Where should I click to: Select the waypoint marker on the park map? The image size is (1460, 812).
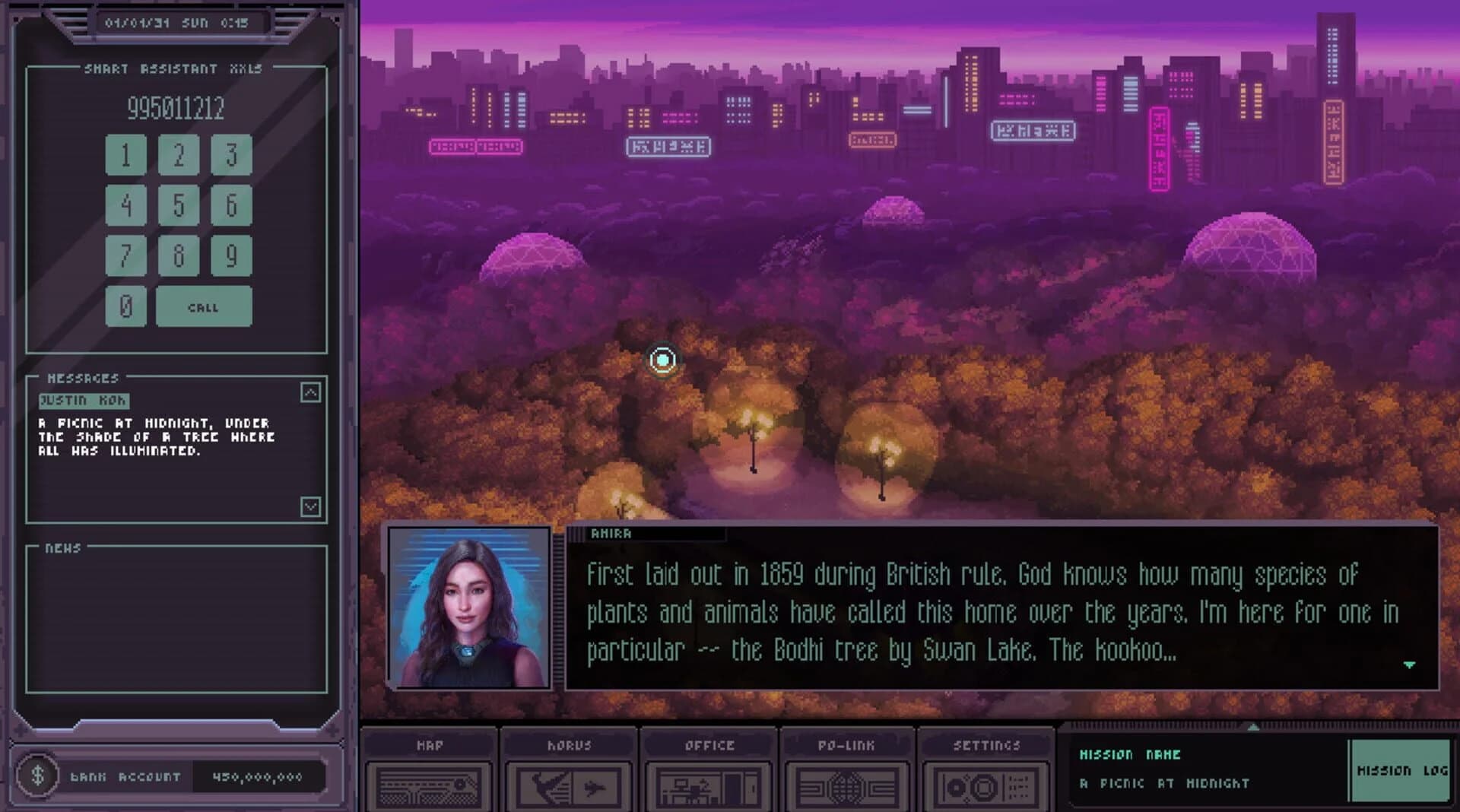coord(662,360)
